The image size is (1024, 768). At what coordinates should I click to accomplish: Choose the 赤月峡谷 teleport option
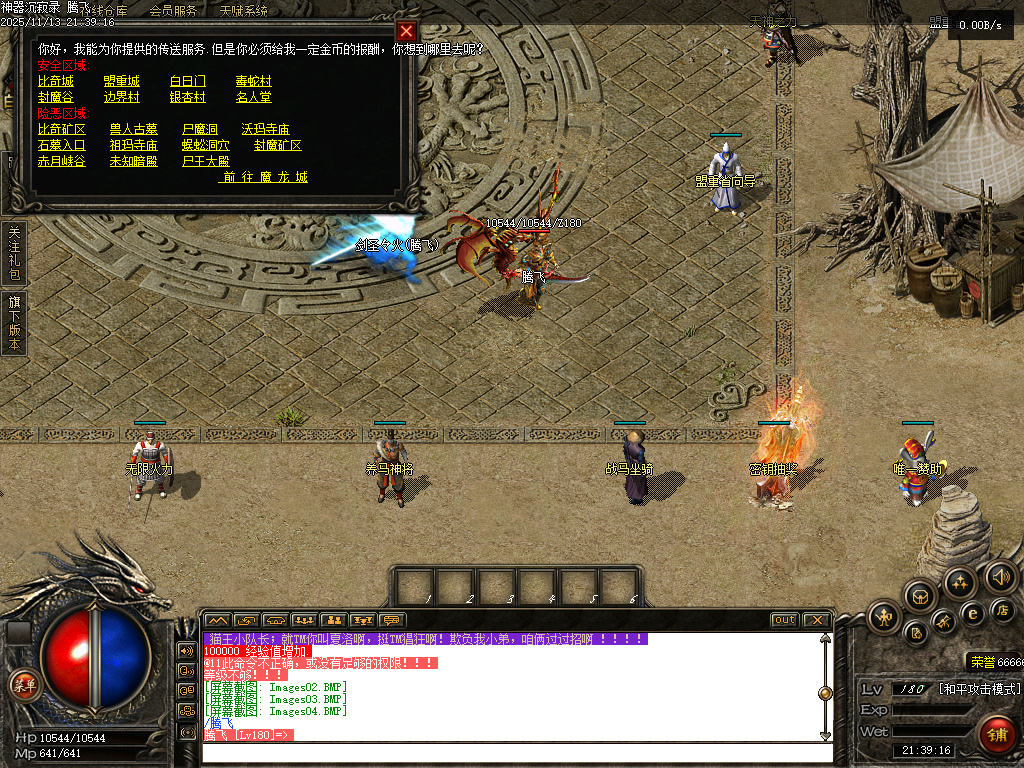point(61,161)
